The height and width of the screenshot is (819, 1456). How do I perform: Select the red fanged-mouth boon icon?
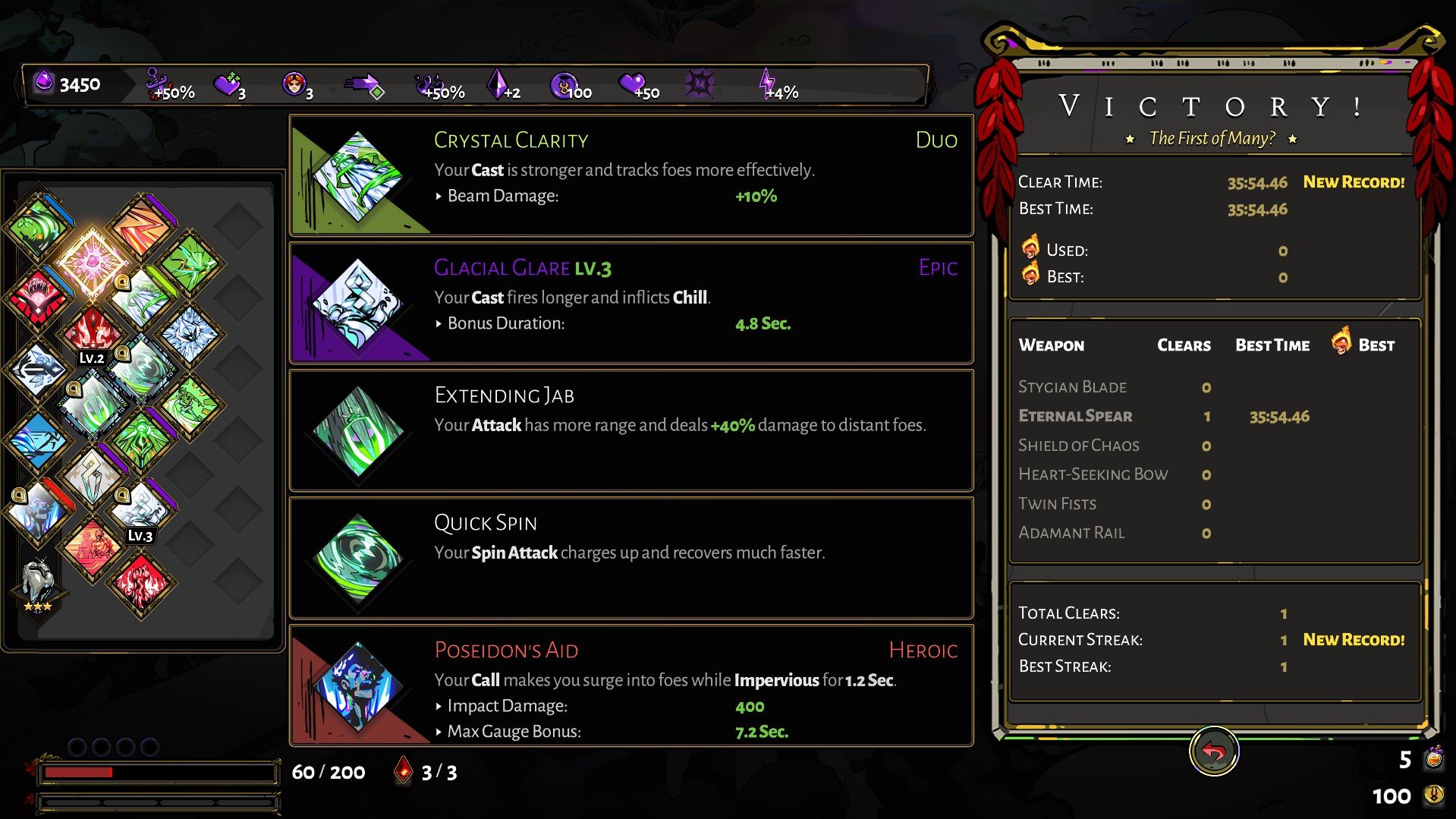(x=38, y=296)
